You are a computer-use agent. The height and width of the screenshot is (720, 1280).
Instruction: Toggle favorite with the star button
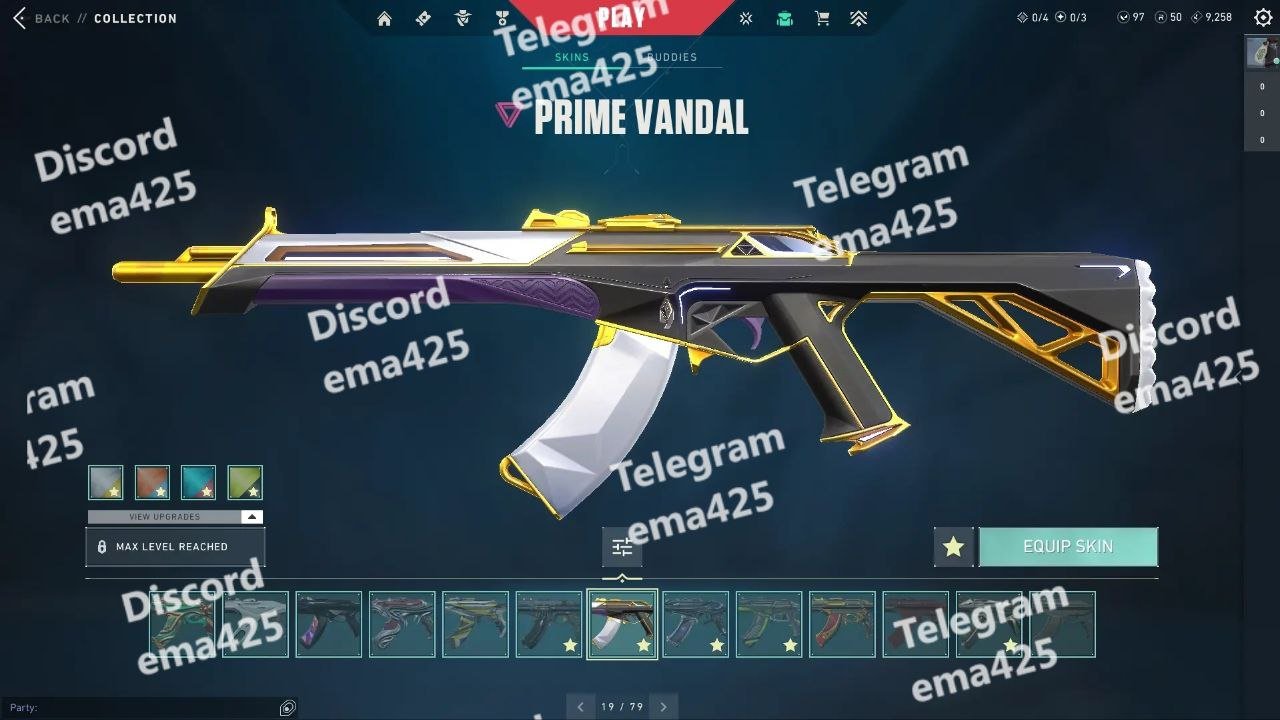click(x=953, y=547)
